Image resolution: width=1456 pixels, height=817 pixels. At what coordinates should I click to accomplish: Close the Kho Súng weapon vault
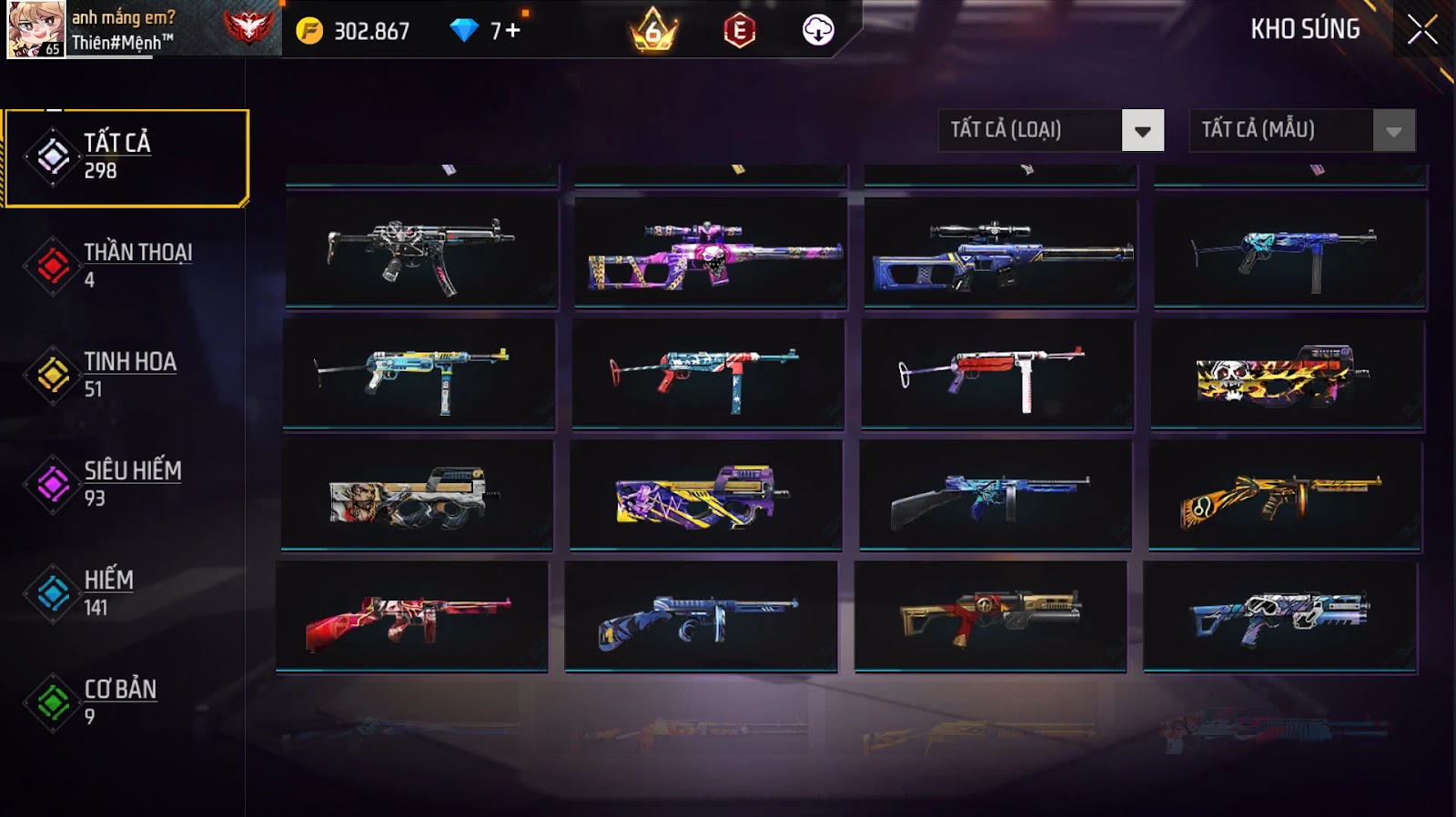click(1421, 30)
